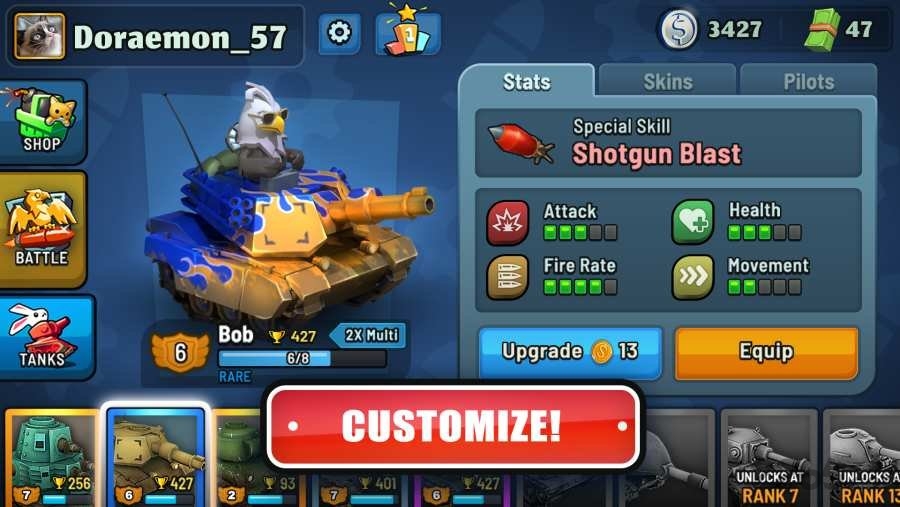Go to the Battle screen
Image resolution: width=900 pixels, height=507 pixels.
click(x=42, y=229)
